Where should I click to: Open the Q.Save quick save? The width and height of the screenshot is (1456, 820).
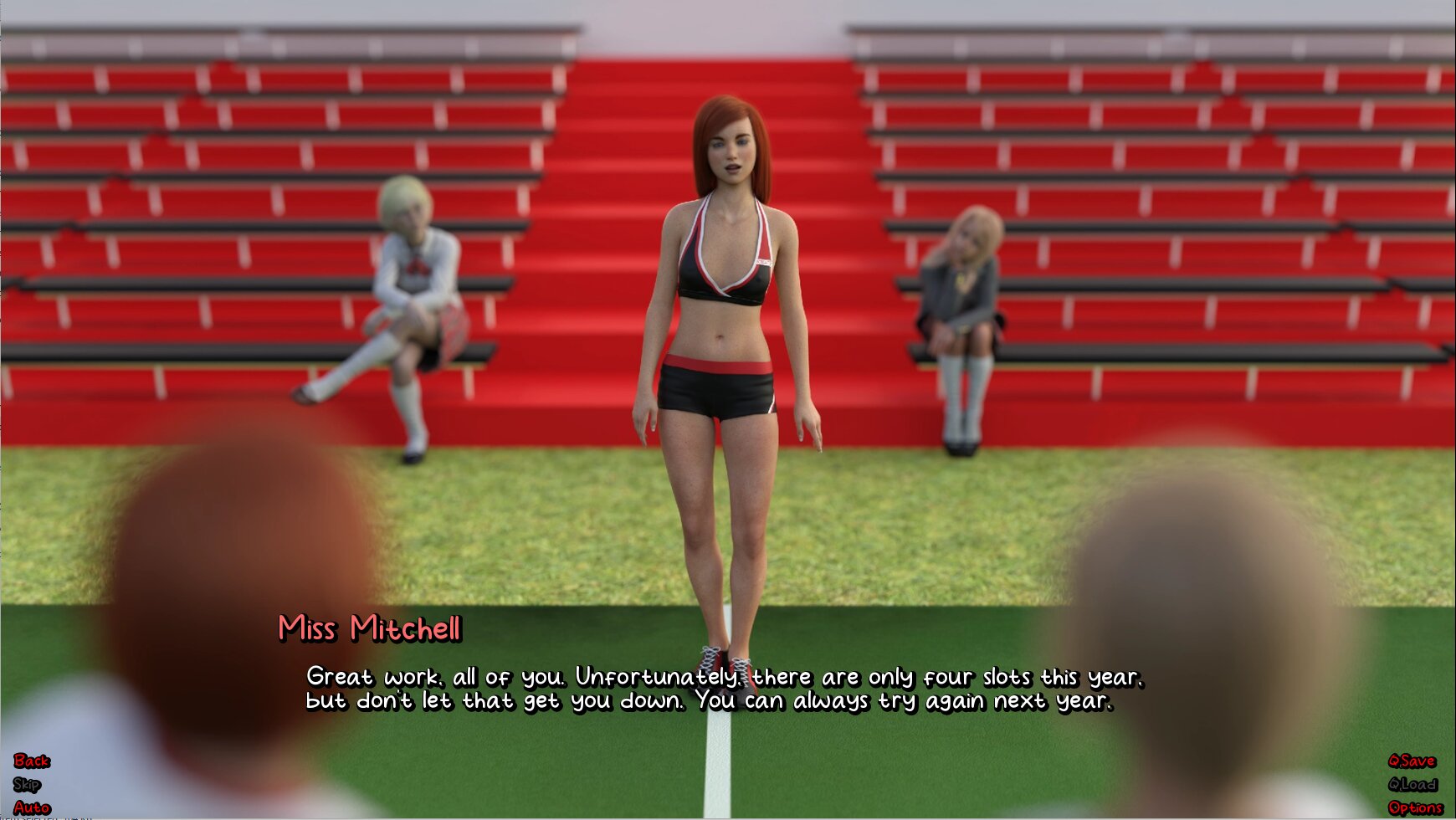click(x=1412, y=761)
